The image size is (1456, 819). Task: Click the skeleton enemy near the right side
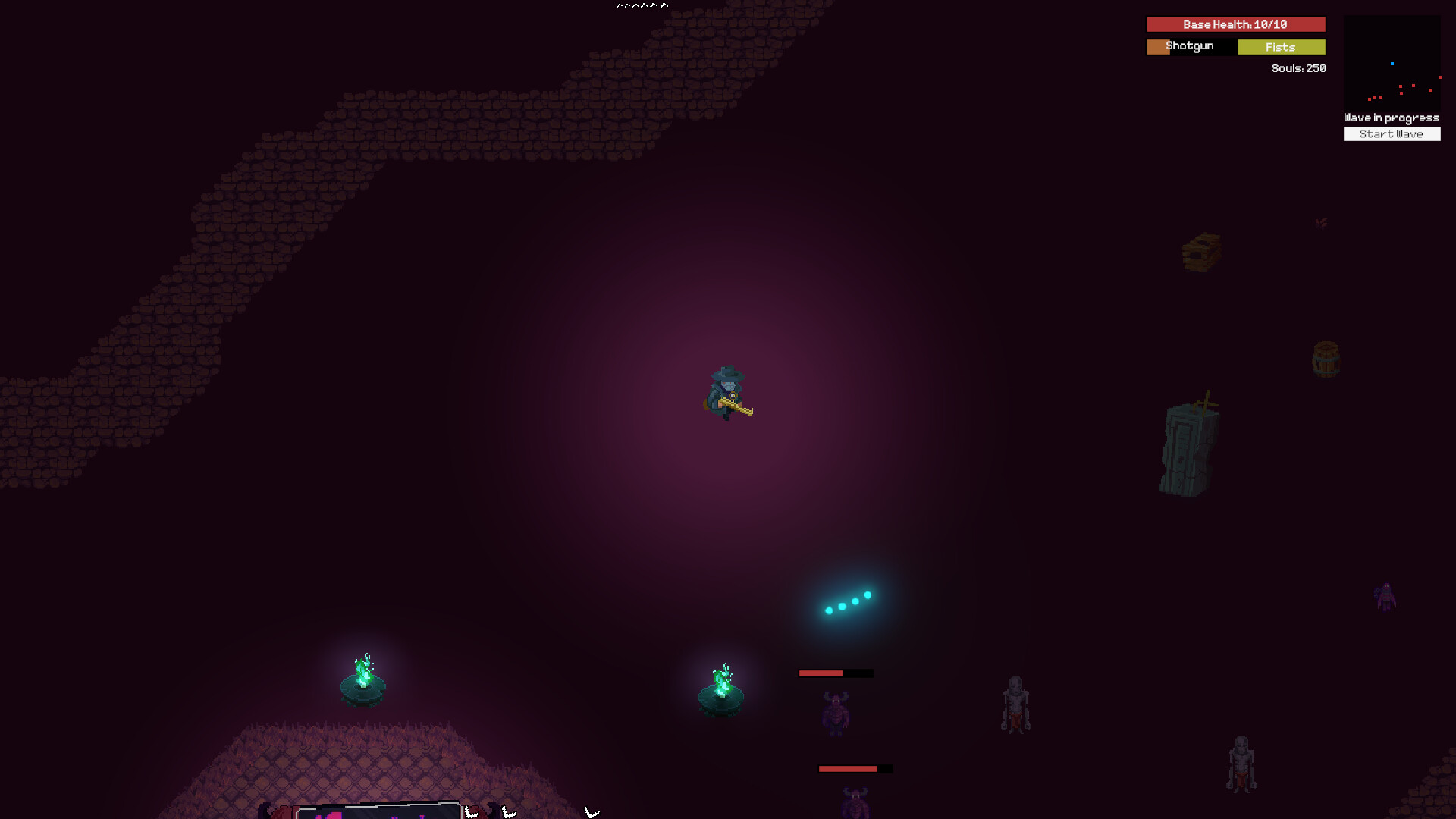tap(1015, 701)
